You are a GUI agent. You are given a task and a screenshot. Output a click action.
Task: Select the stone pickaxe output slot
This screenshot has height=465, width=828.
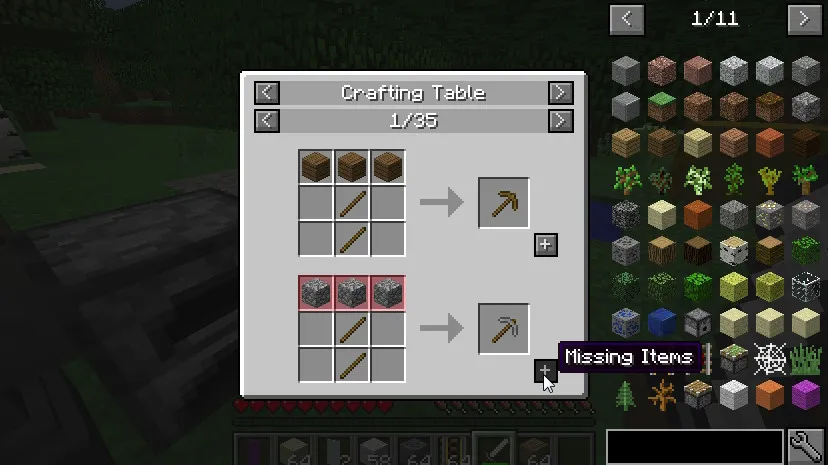[503, 327]
